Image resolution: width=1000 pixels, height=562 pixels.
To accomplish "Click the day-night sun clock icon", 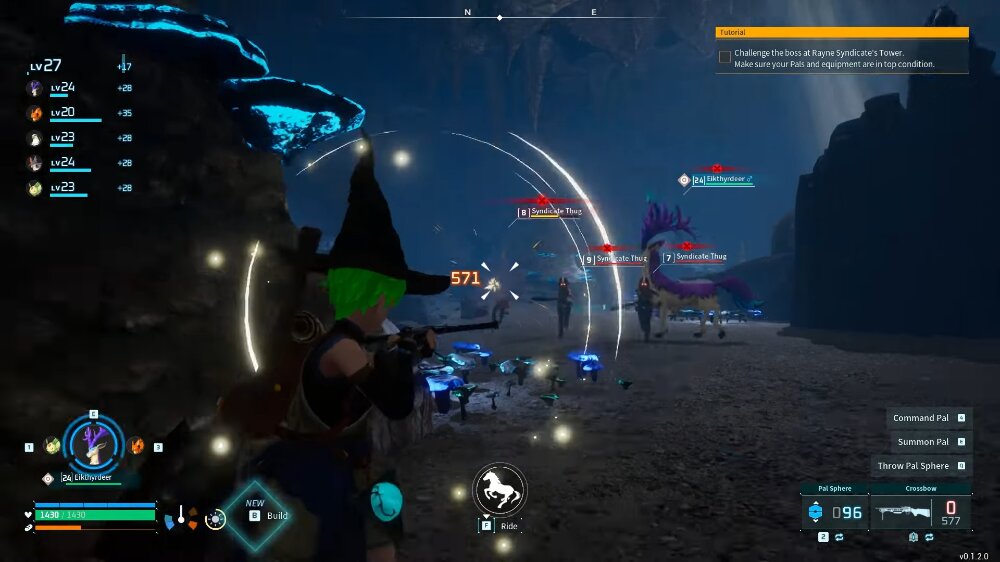I will 214,519.
